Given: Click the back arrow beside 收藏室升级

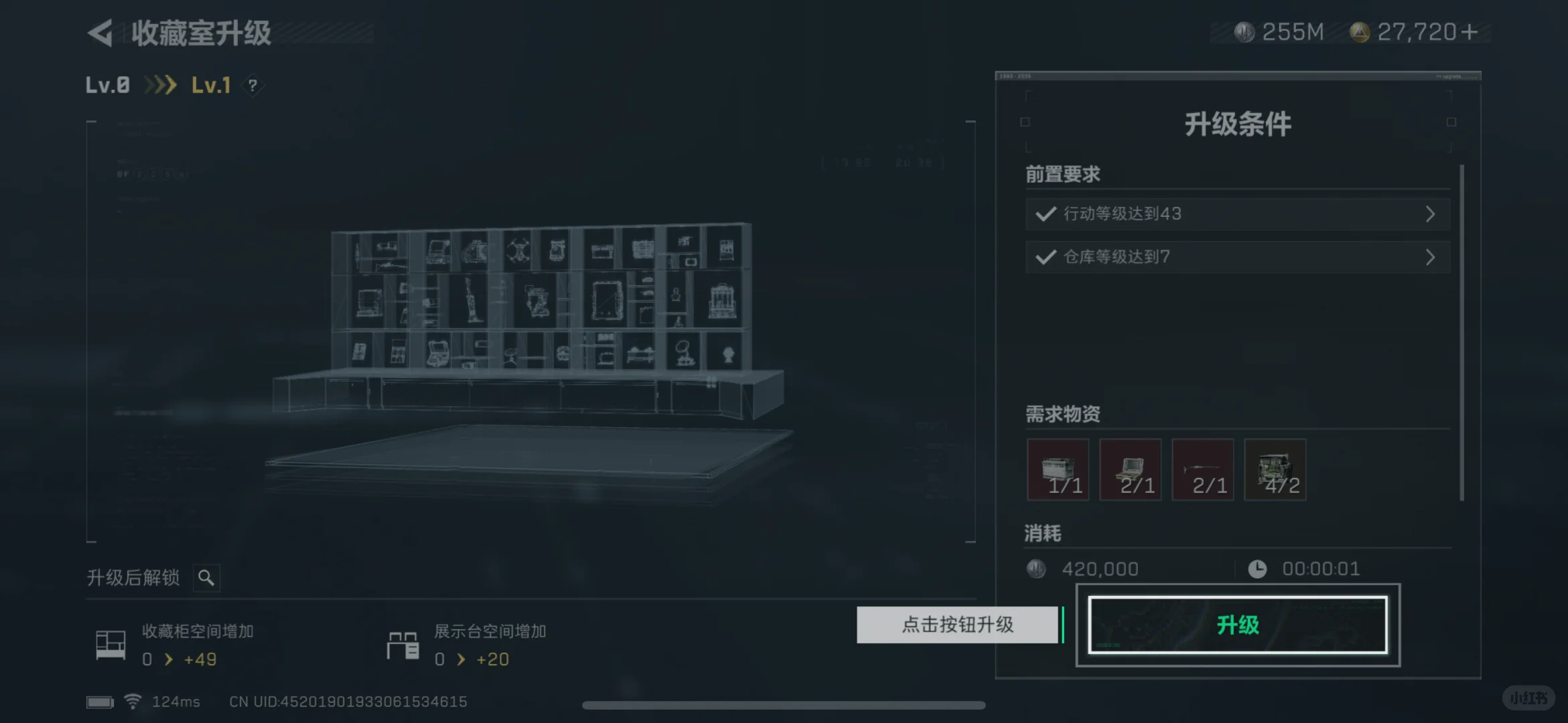Looking at the screenshot, I should tap(99, 33).
